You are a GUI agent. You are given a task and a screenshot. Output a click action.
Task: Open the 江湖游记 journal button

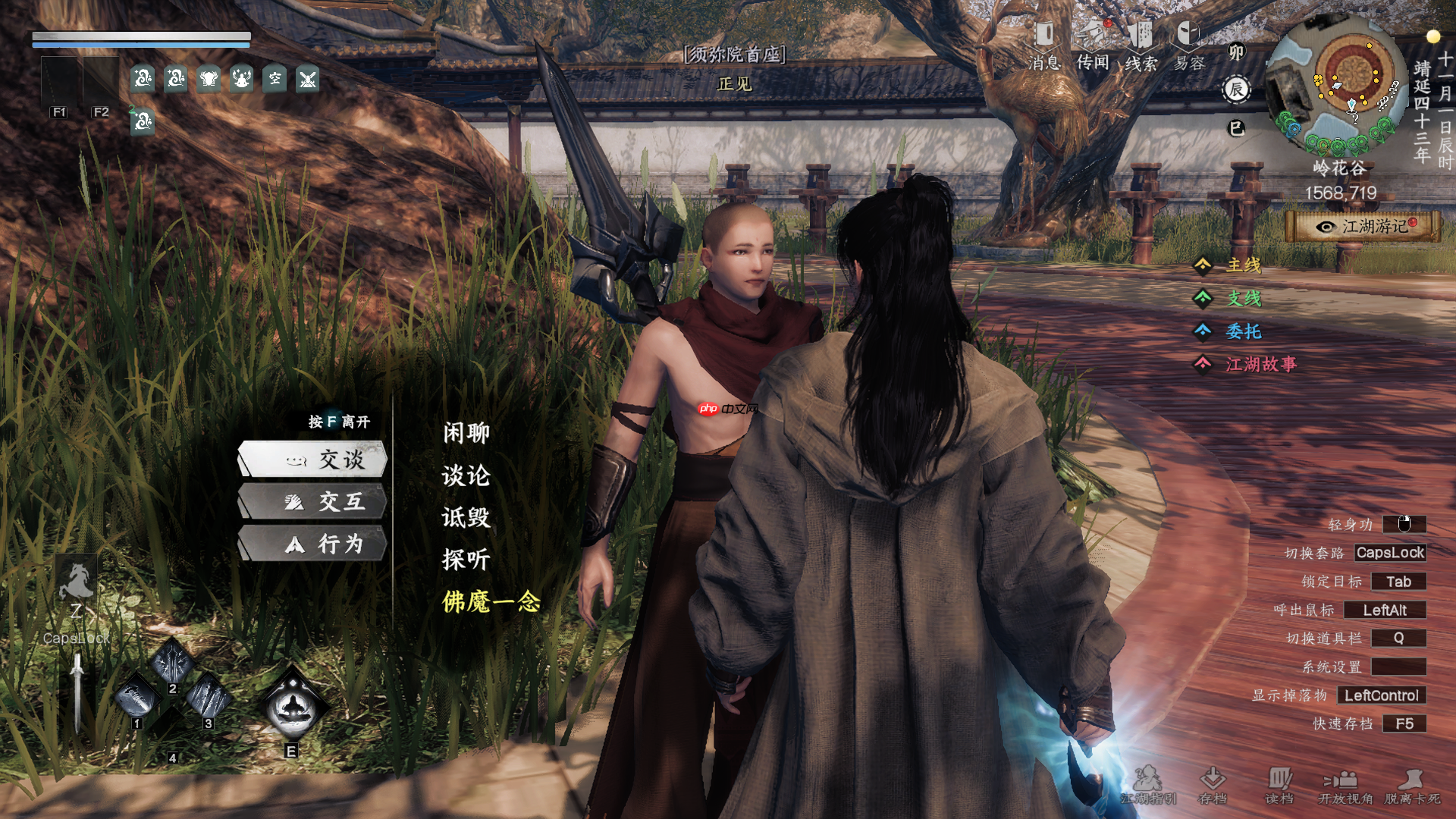[x=1363, y=227]
